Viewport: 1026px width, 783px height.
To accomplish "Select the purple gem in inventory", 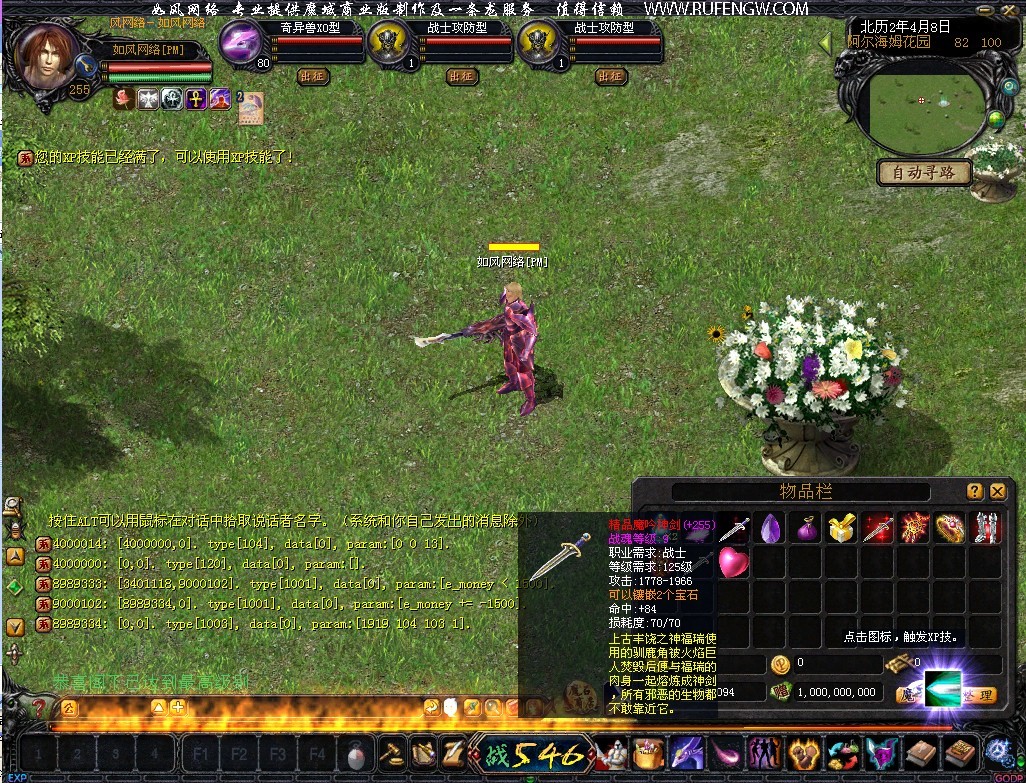I will coord(770,527).
